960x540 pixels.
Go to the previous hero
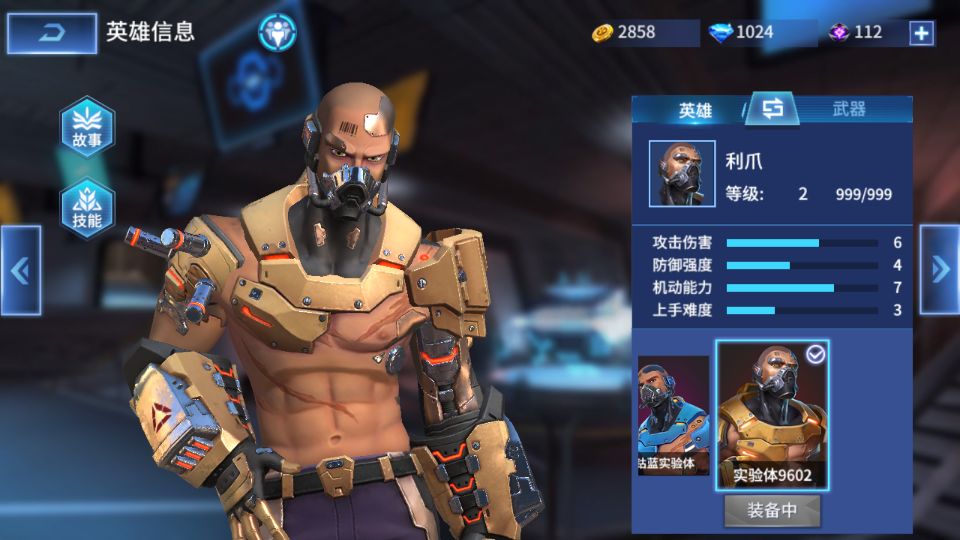(20, 270)
